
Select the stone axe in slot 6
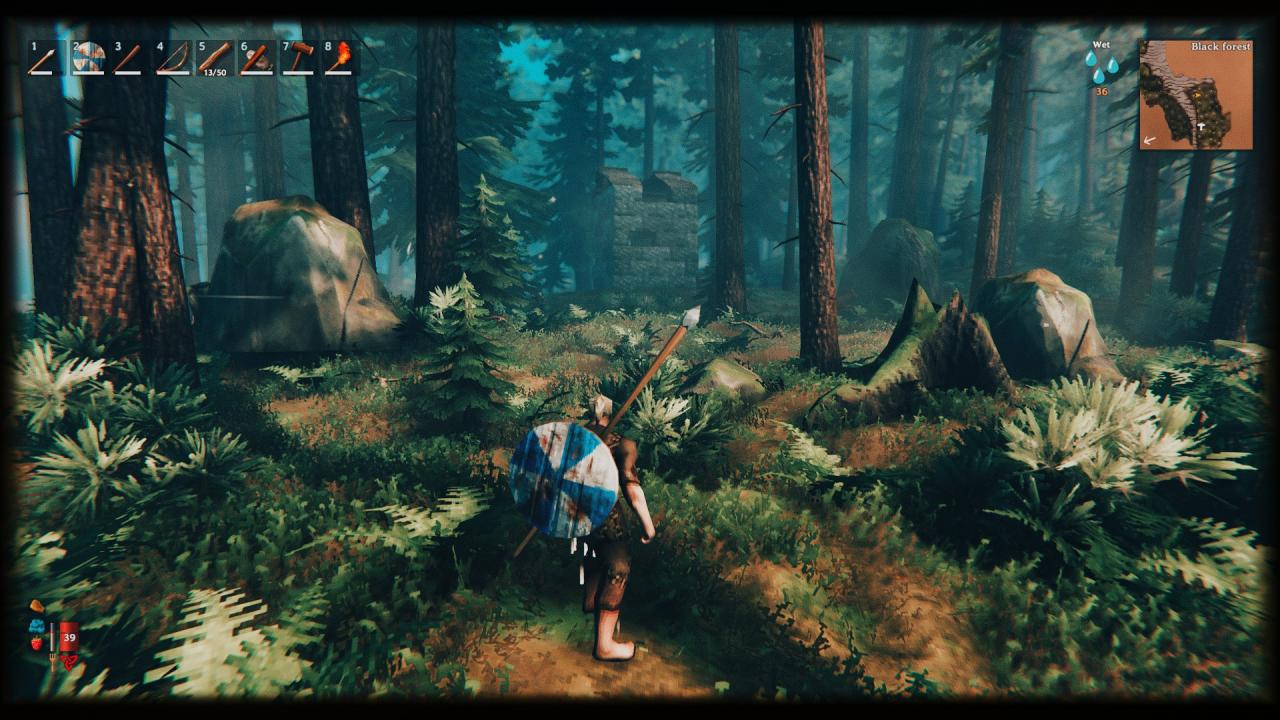(256, 58)
